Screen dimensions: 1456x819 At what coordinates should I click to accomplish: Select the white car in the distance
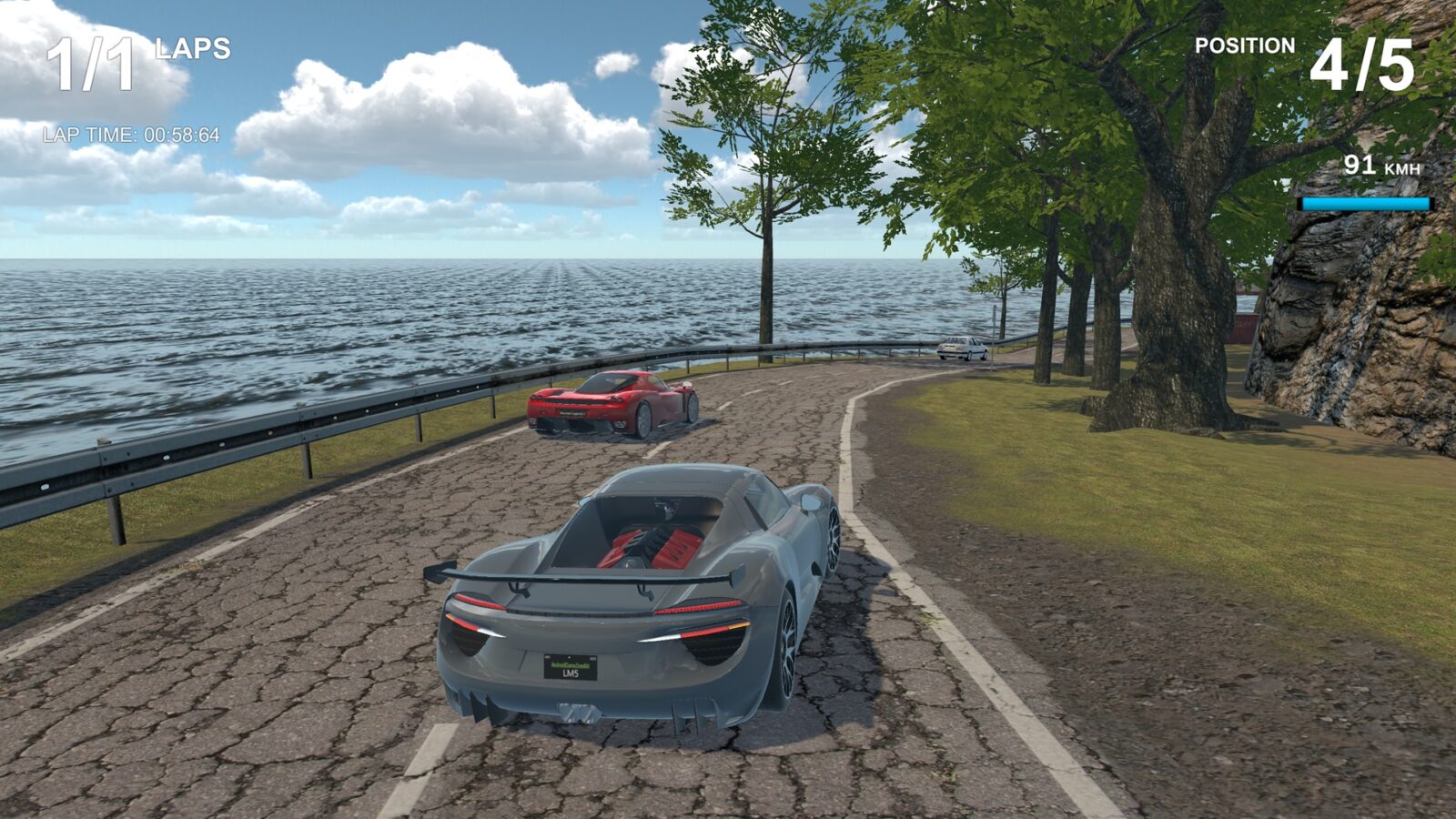pyautogui.click(x=963, y=348)
